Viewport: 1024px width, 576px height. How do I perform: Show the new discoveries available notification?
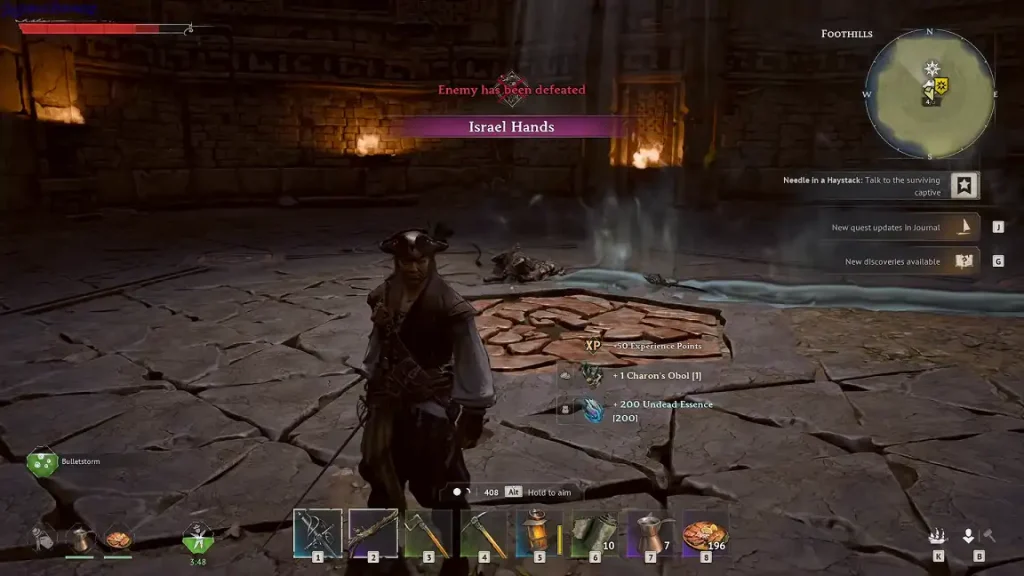coord(965,262)
